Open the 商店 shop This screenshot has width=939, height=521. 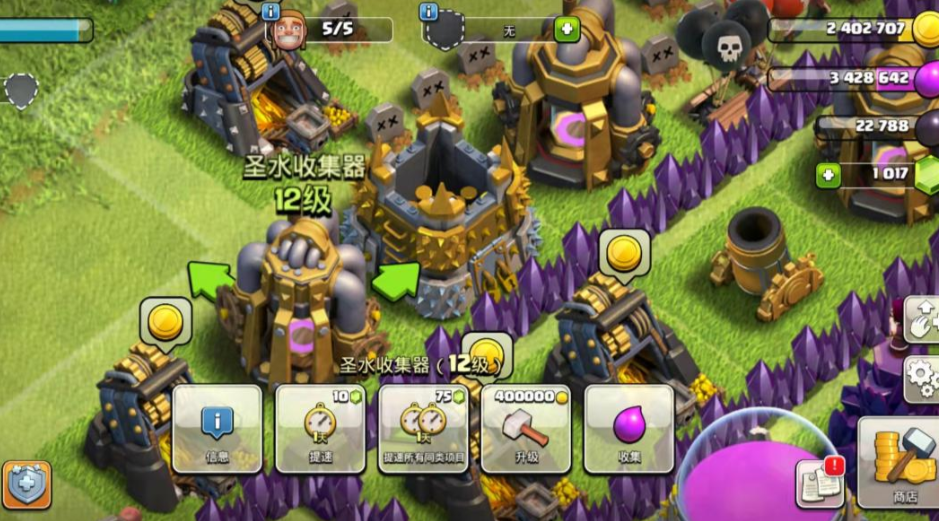tap(898, 463)
